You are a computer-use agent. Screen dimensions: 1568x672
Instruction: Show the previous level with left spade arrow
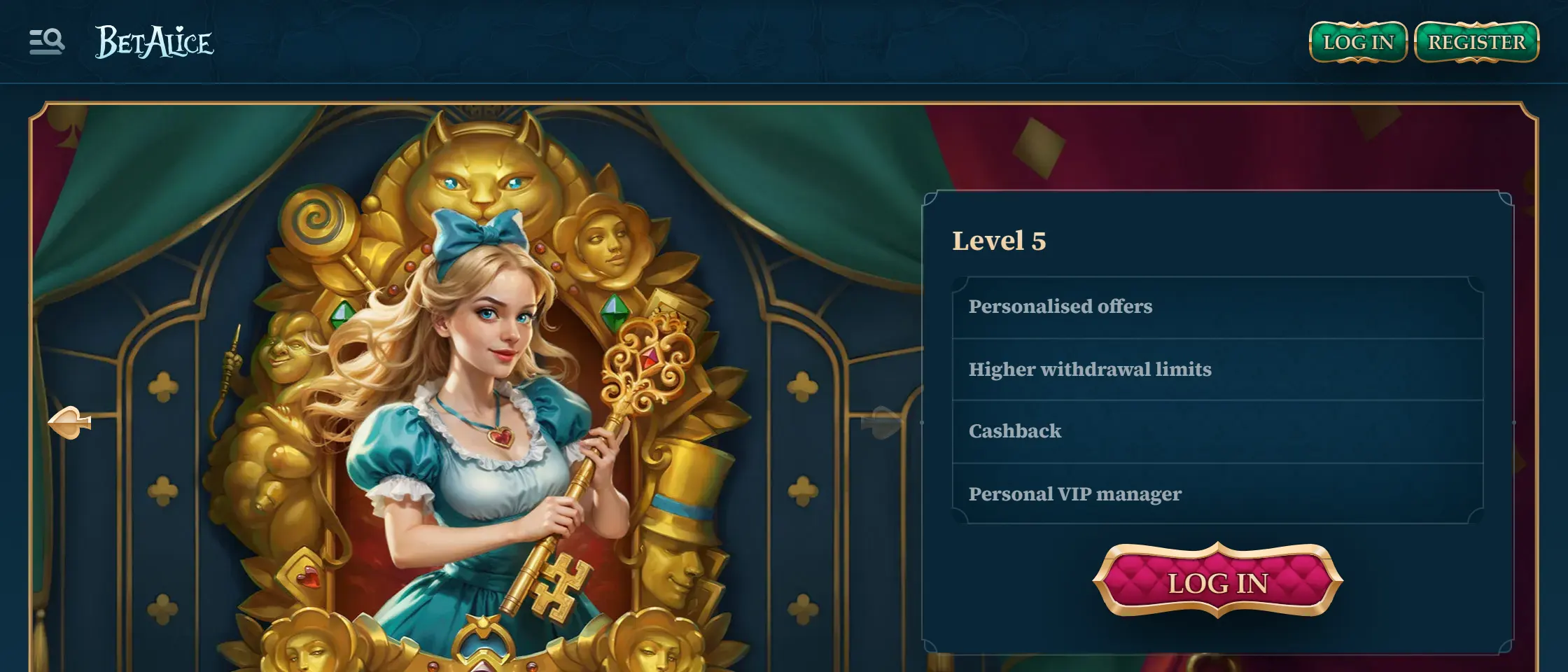69,422
